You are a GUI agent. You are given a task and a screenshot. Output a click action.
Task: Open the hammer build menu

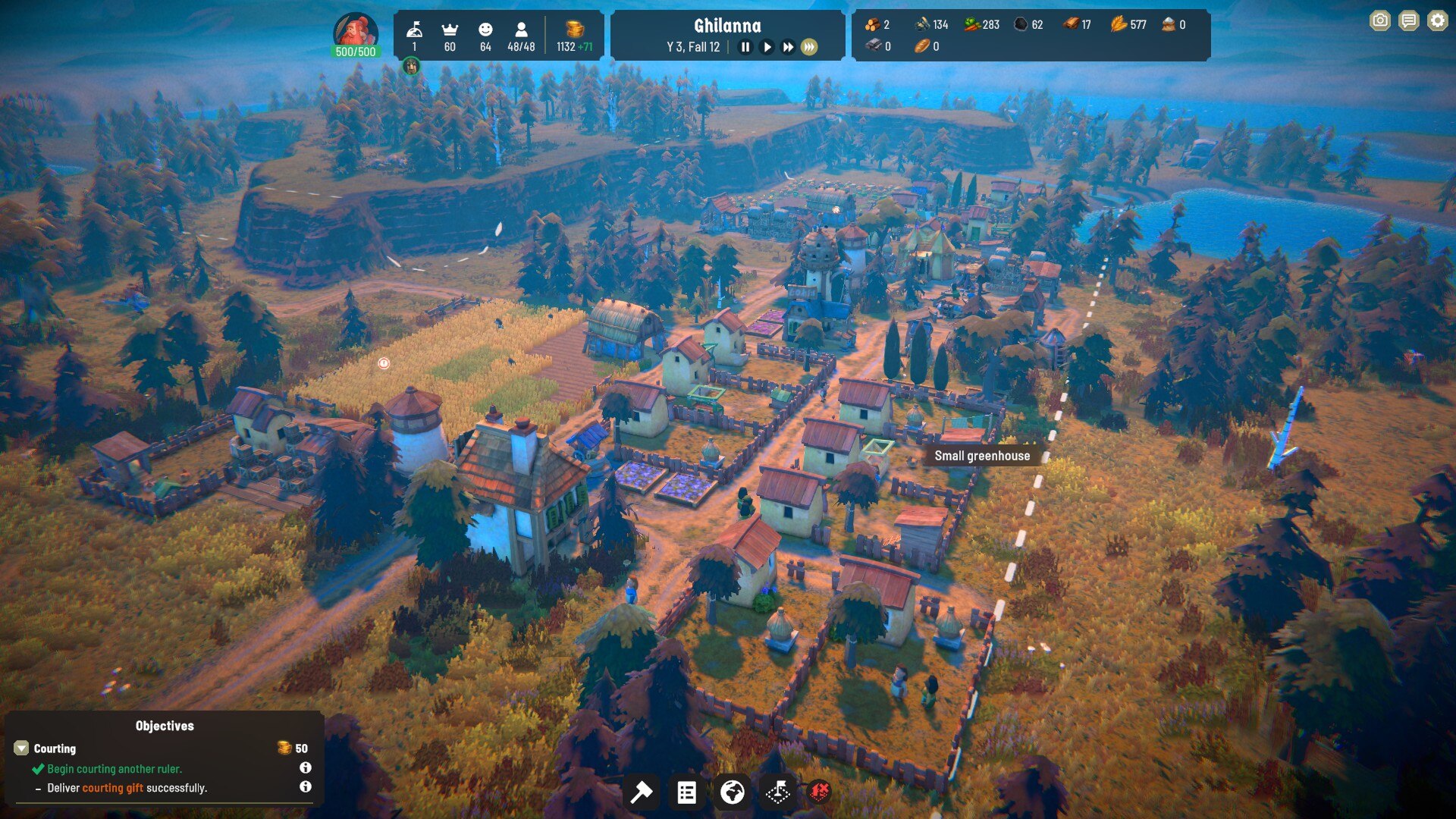[642, 792]
